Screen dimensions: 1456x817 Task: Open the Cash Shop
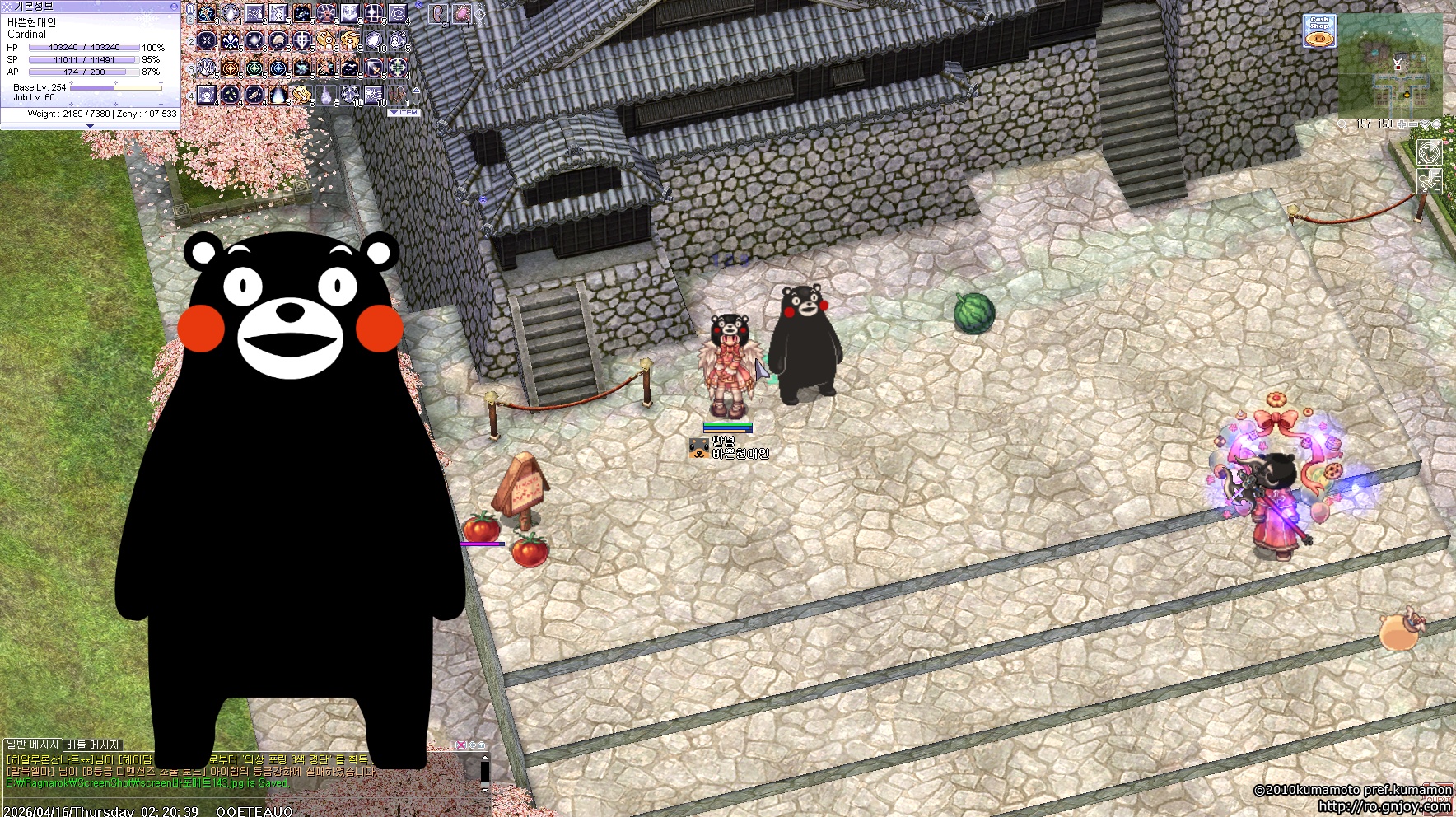point(1319,31)
